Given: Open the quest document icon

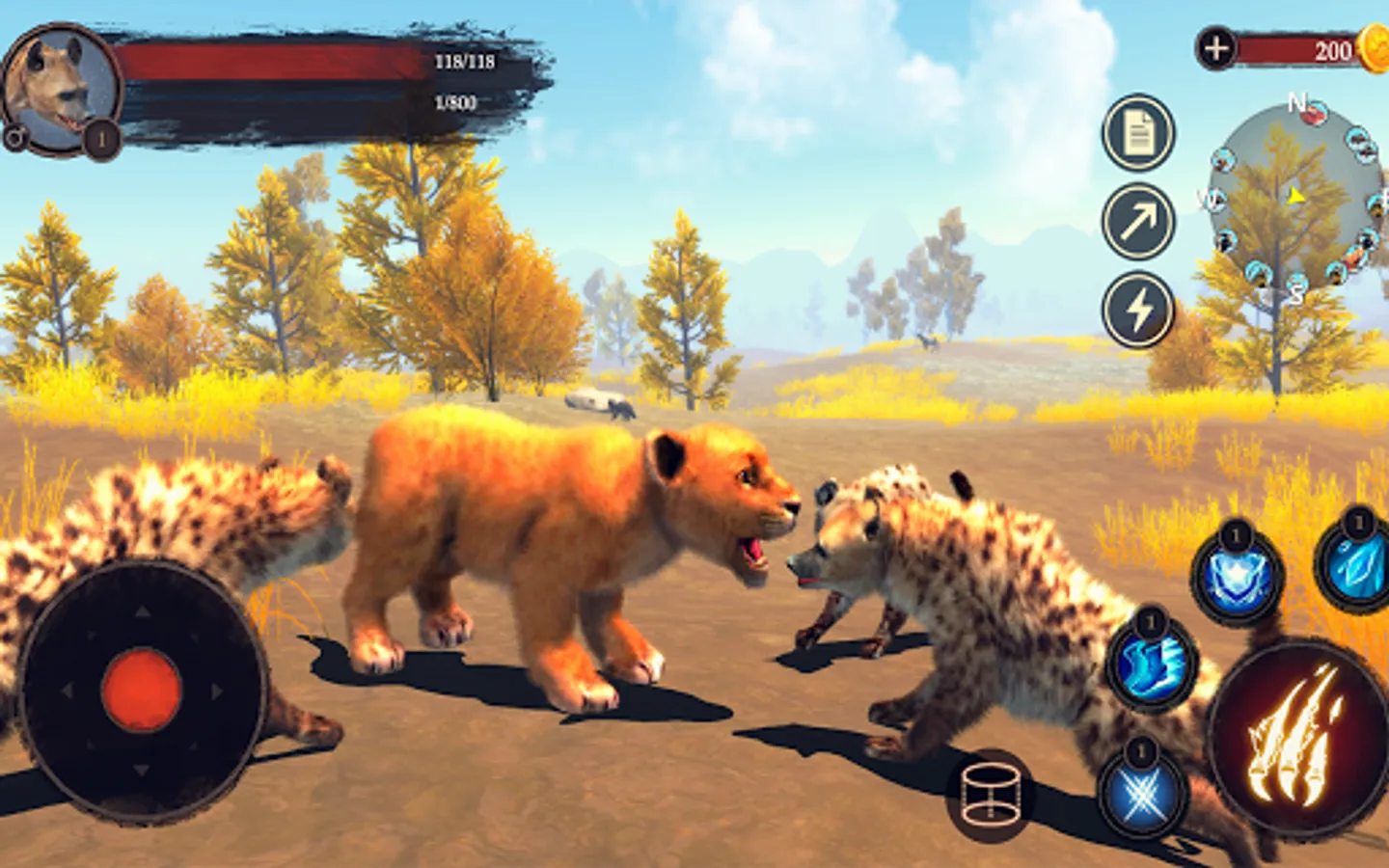Looking at the screenshot, I should [1138, 132].
